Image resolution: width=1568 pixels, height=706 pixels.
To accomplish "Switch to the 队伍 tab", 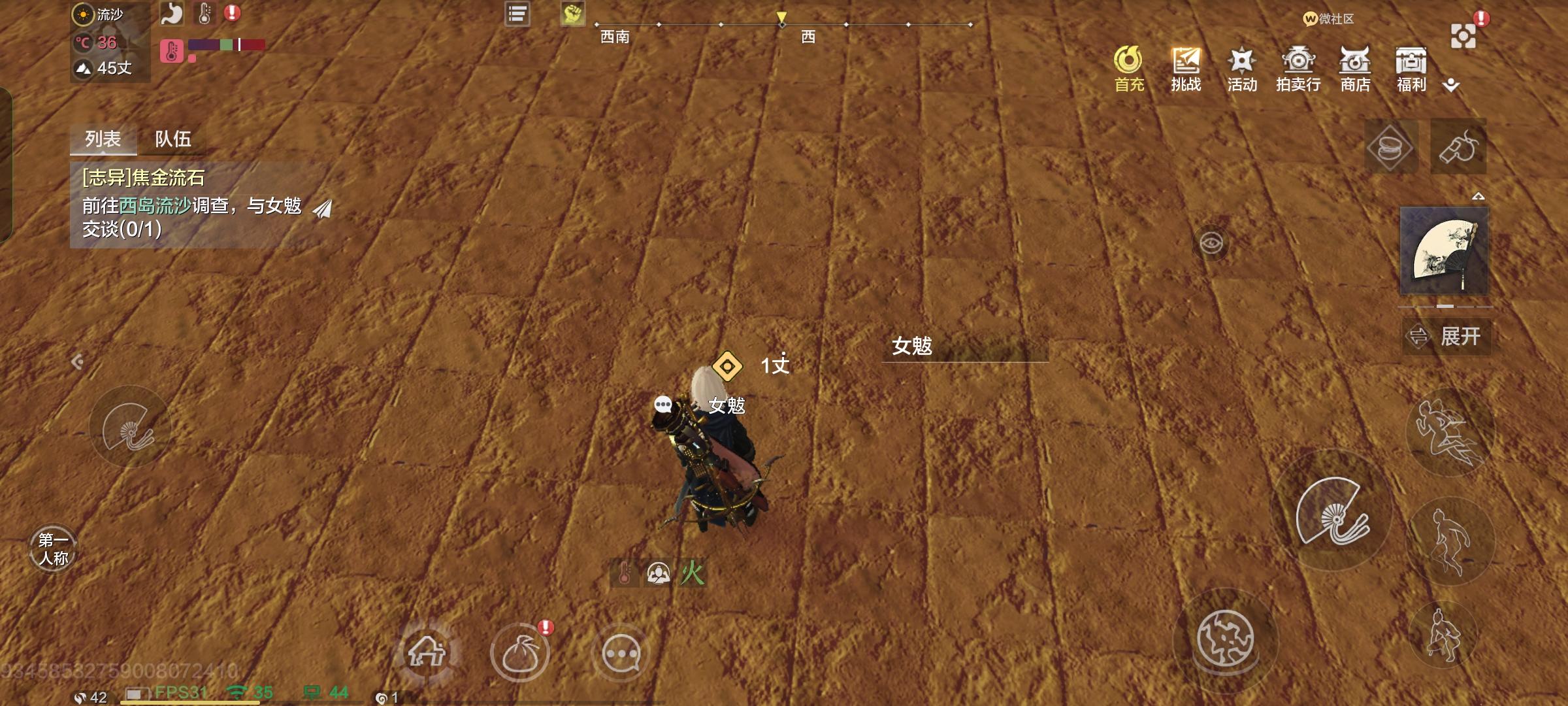I will [x=174, y=139].
